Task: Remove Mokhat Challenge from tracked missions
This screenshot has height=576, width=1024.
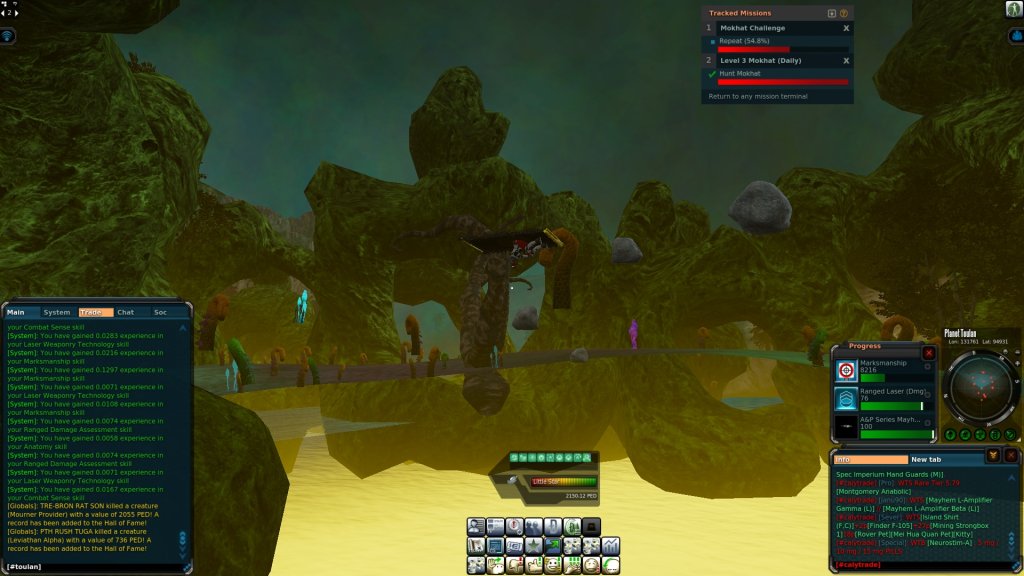Action: 846,28
